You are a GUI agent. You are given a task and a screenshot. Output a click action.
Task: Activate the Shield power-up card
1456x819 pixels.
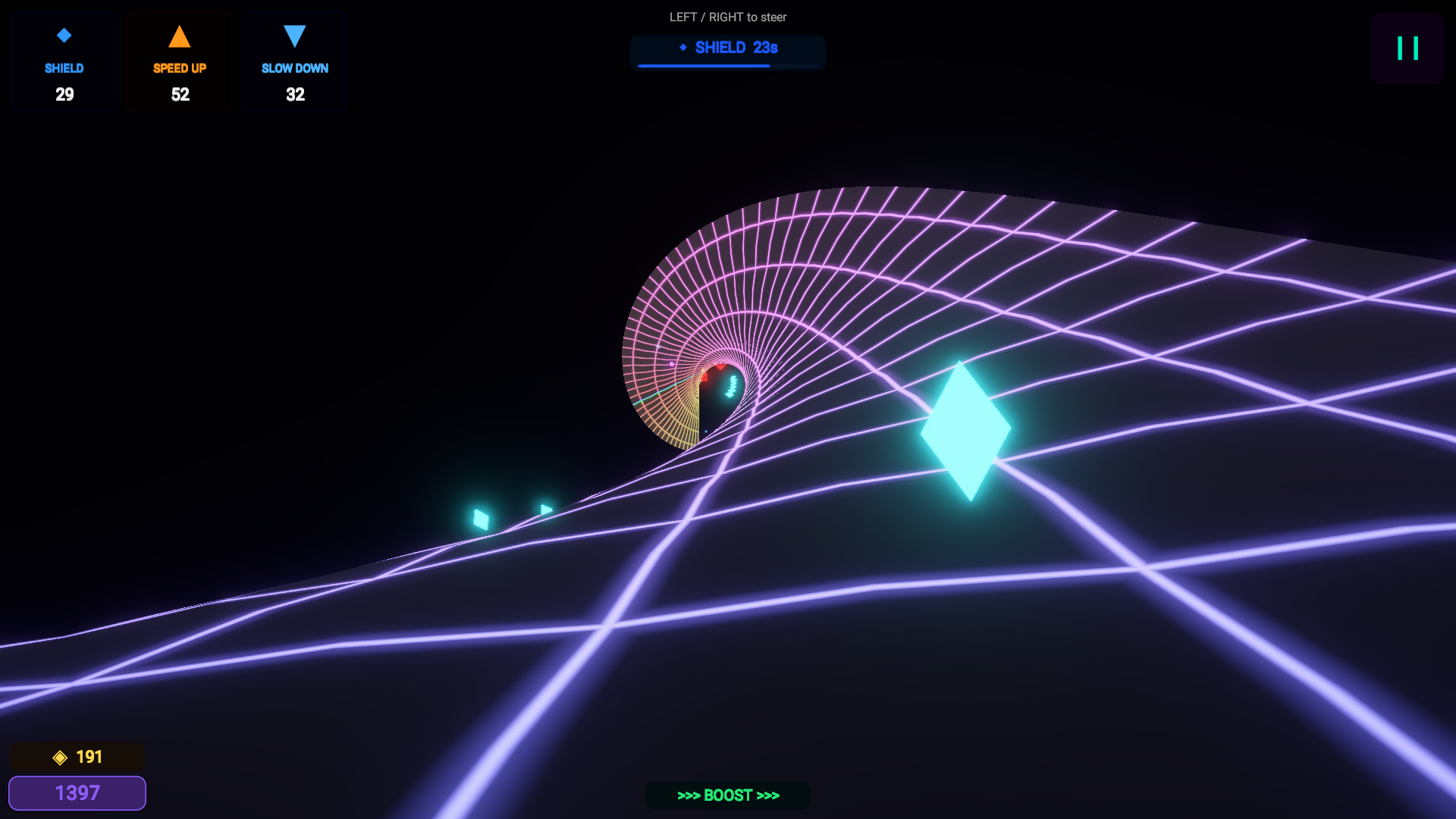click(64, 61)
